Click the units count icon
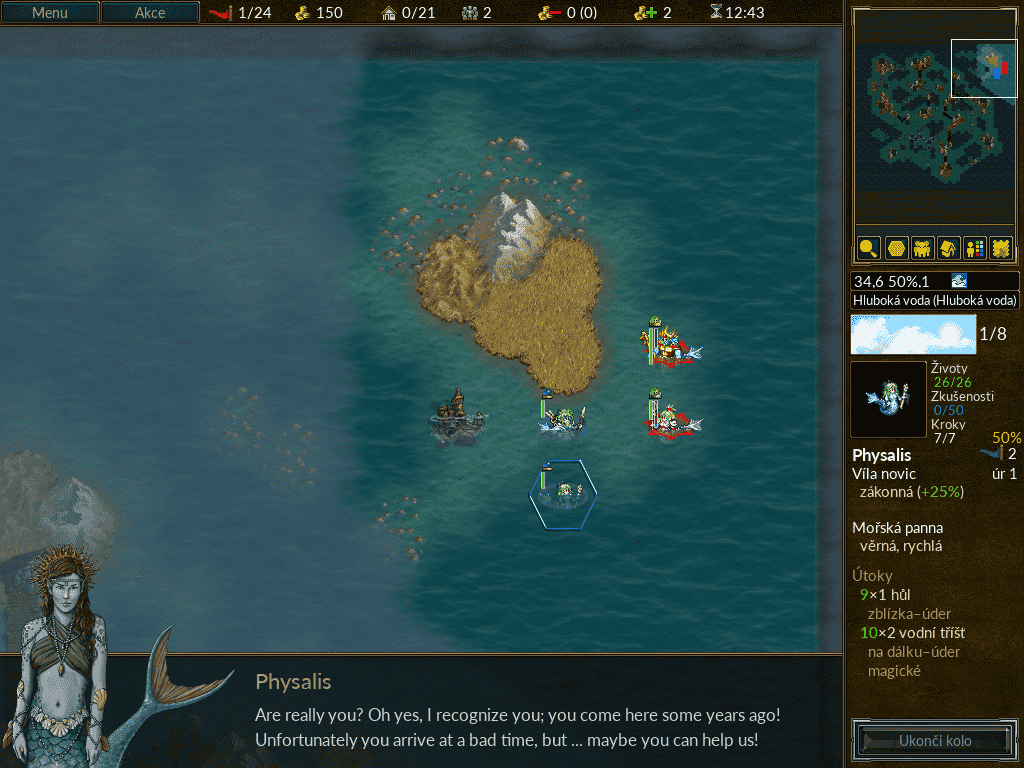 (x=470, y=13)
